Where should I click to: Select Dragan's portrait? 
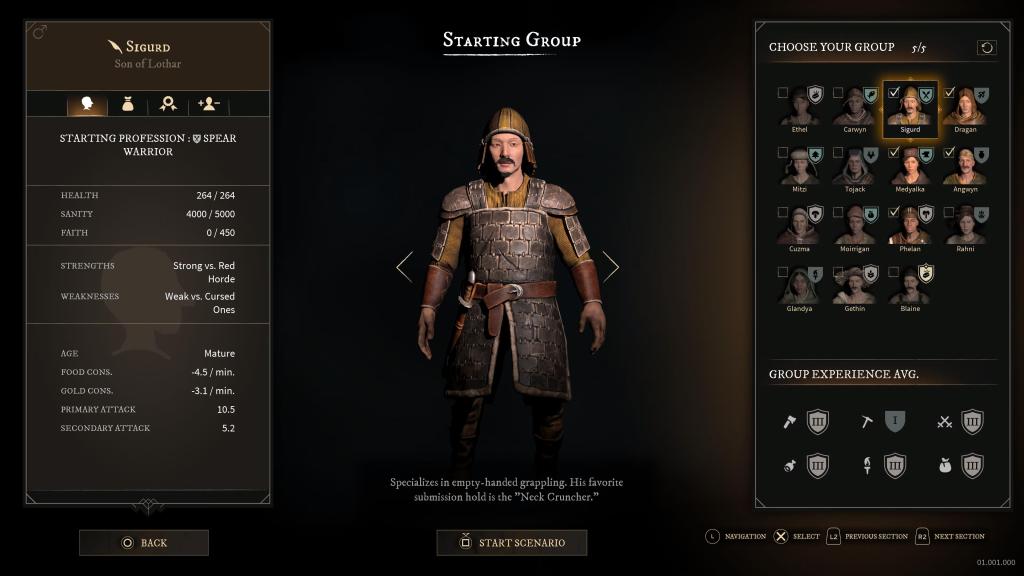point(965,106)
